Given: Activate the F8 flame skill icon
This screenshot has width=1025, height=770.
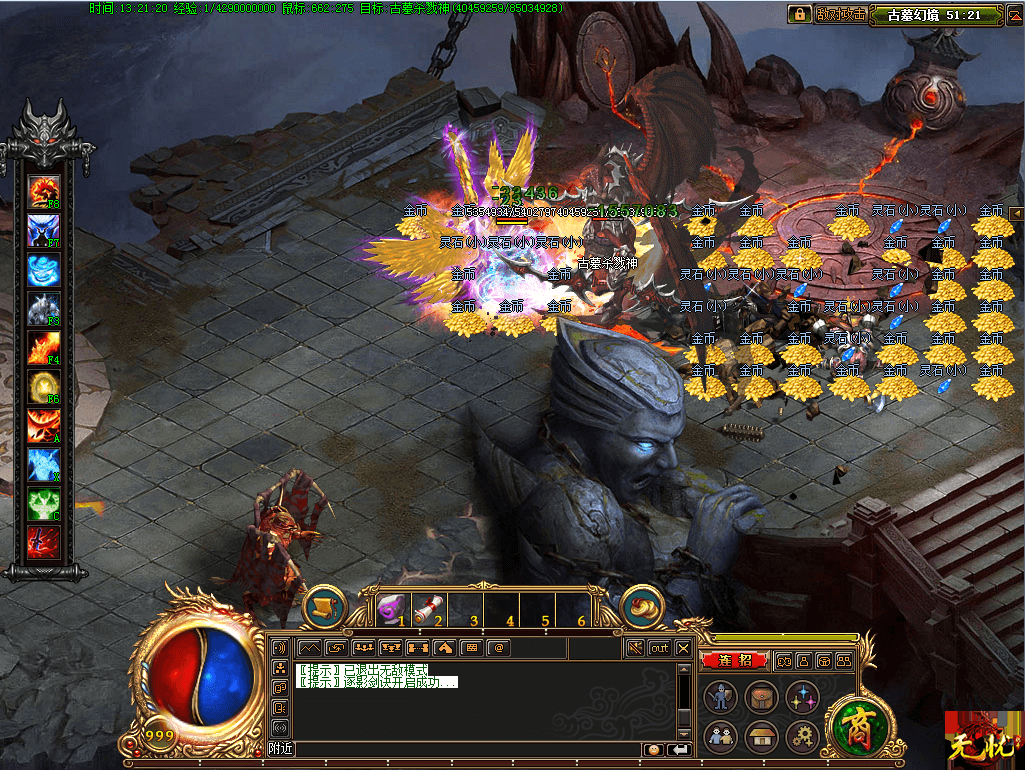Looking at the screenshot, I should [44, 191].
